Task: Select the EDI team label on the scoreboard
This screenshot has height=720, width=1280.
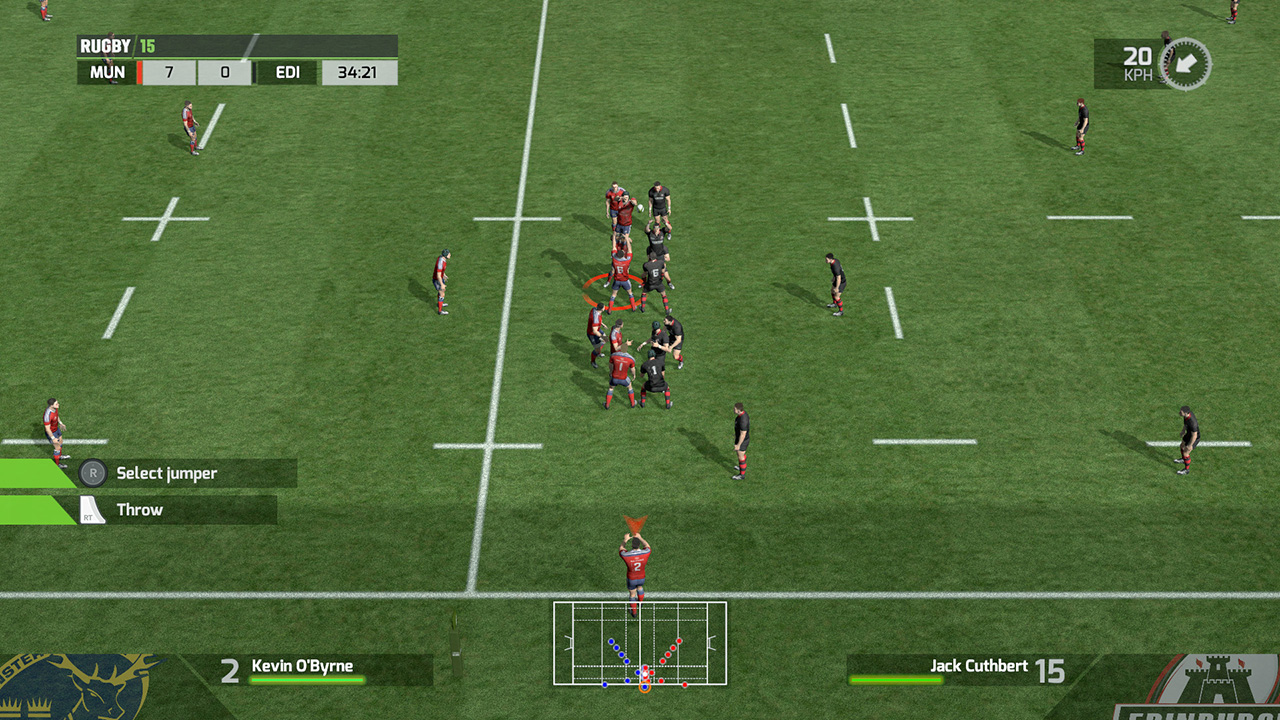Action: (x=287, y=72)
